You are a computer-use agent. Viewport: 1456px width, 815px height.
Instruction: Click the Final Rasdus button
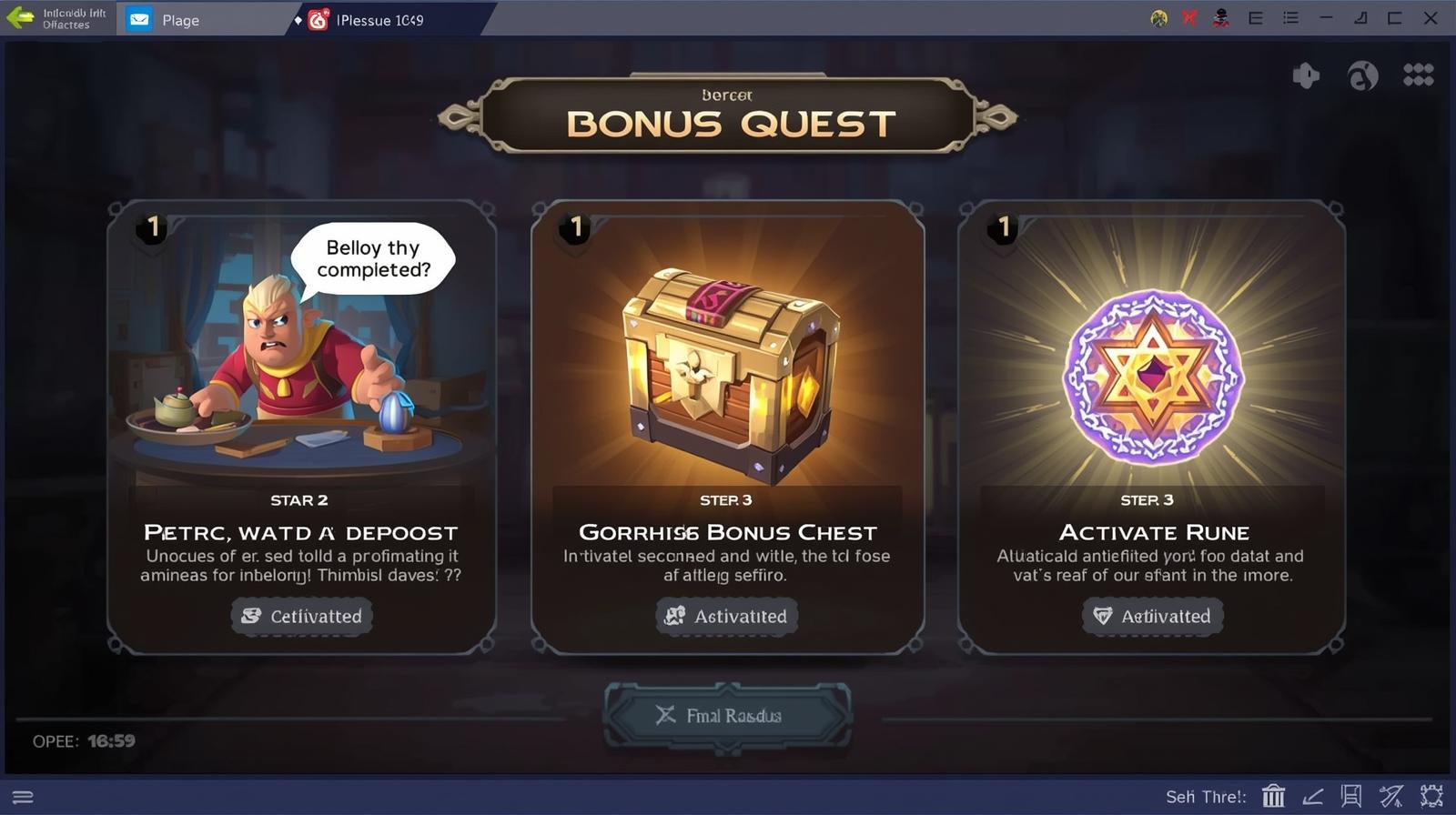[727, 716]
